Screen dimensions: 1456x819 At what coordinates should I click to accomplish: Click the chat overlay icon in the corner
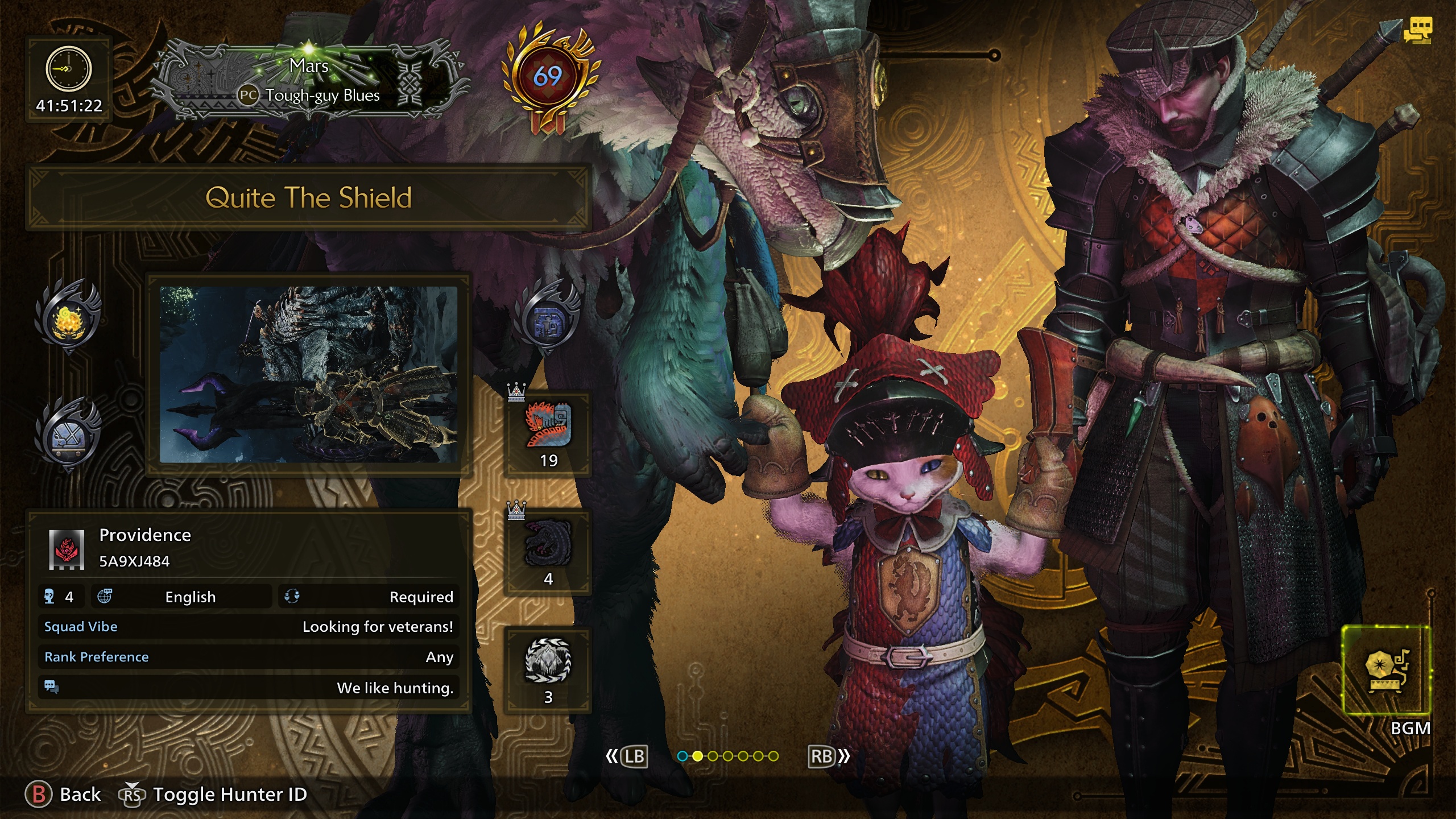click(1417, 30)
